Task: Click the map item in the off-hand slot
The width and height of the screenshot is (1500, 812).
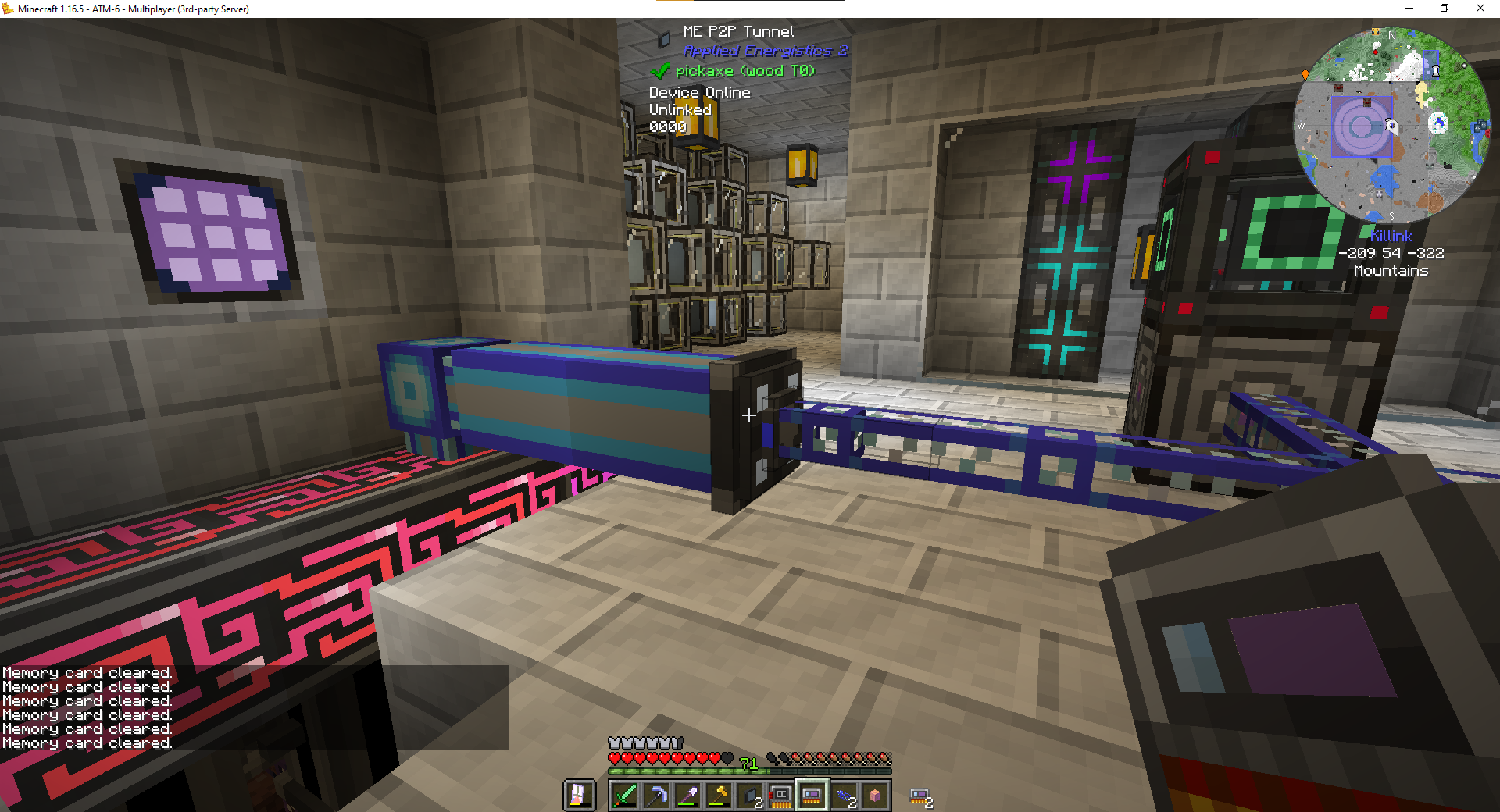Action: click(580, 795)
